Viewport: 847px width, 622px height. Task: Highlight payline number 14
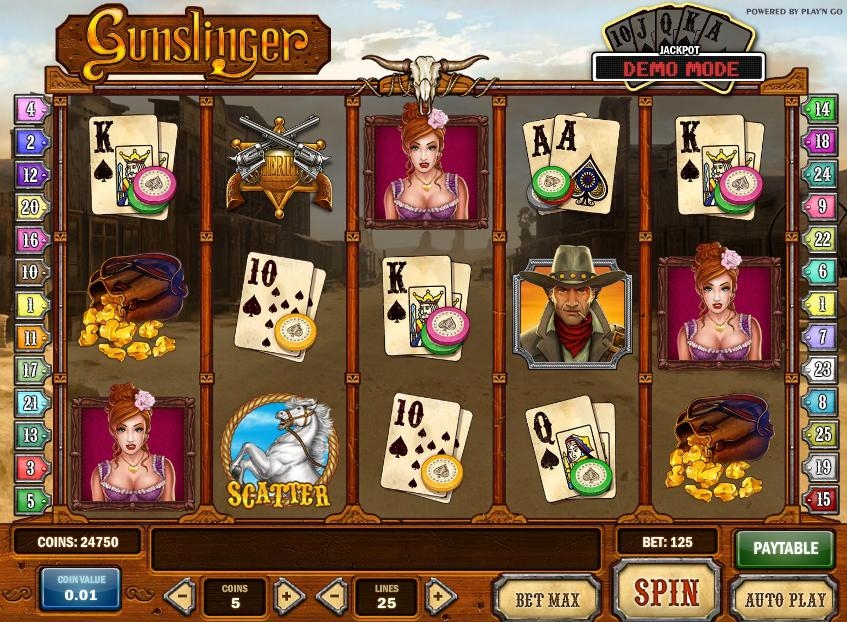(821, 109)
